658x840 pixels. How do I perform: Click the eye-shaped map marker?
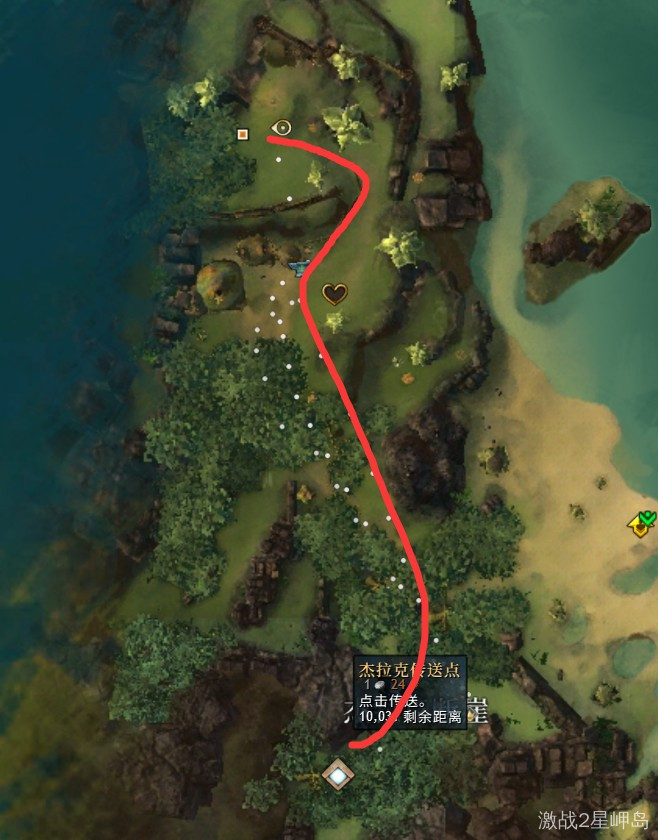[282, 127]
